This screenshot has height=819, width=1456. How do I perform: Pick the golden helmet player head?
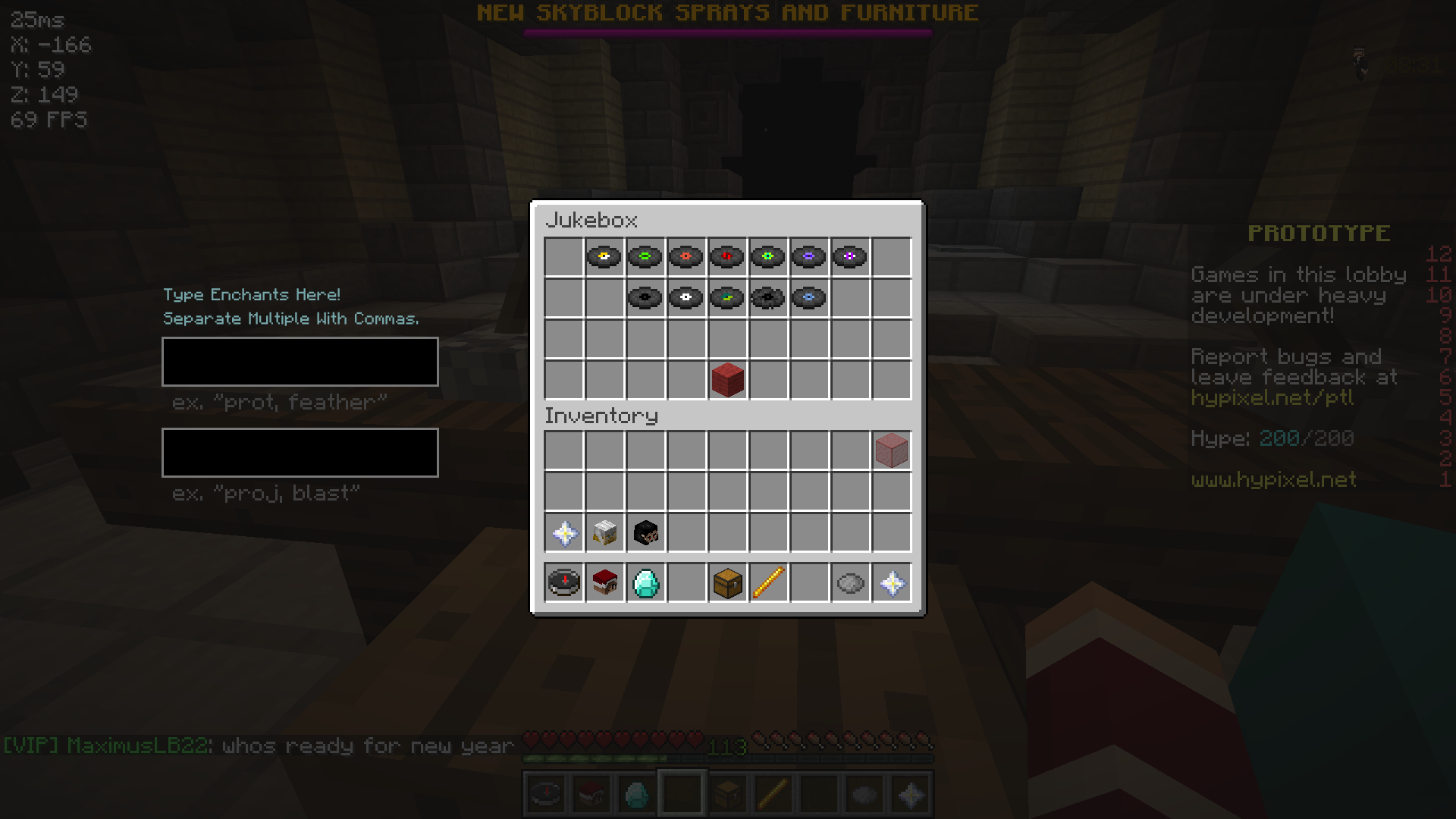(604, 532)
